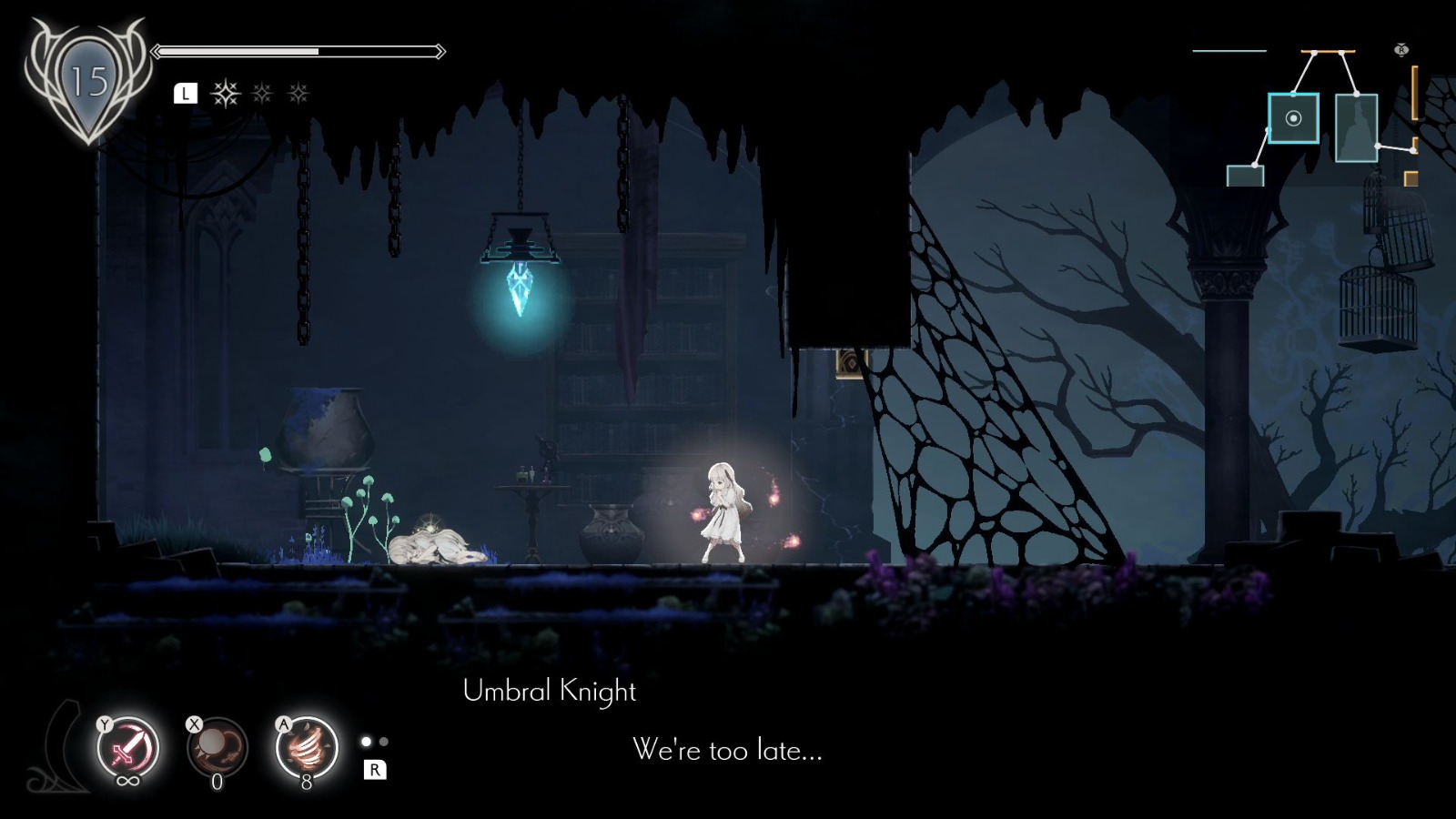Click the first filled prayer star icon
The image size is (1456, 819).
point(226,94)
